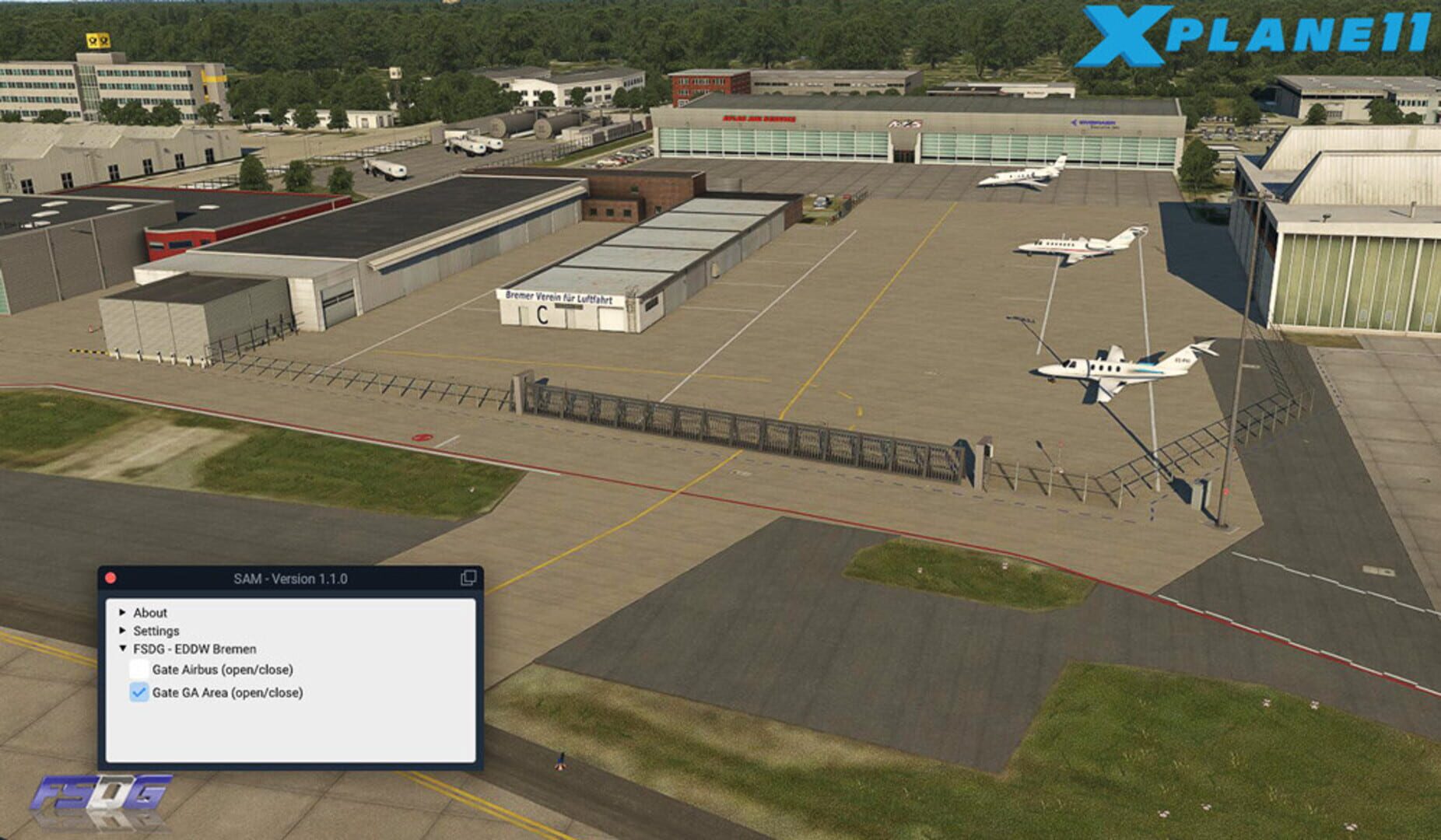Click the SAM - Version 1.1.0 title

coord(292,579)
